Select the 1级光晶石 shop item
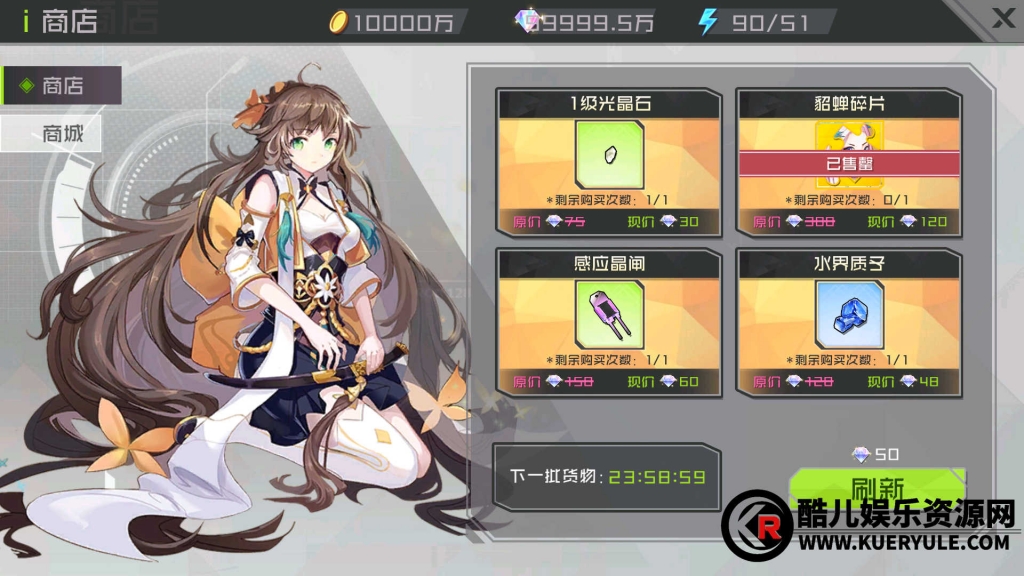Image resolution: width=1024 pixels, height=576 pixels. pyautogui.click(x=608, y=162)
